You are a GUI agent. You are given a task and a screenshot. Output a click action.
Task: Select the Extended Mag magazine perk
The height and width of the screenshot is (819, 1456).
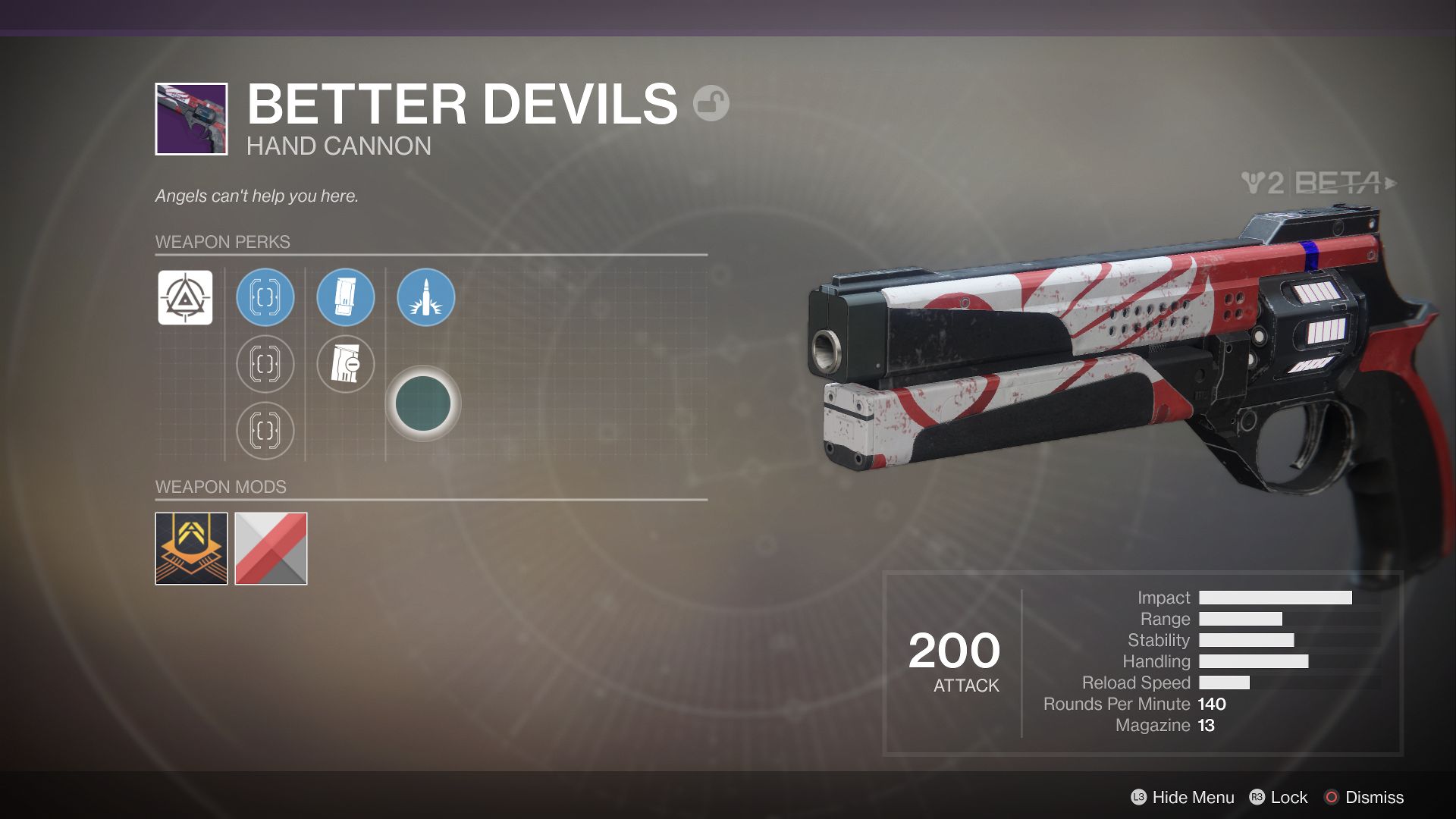345,298
